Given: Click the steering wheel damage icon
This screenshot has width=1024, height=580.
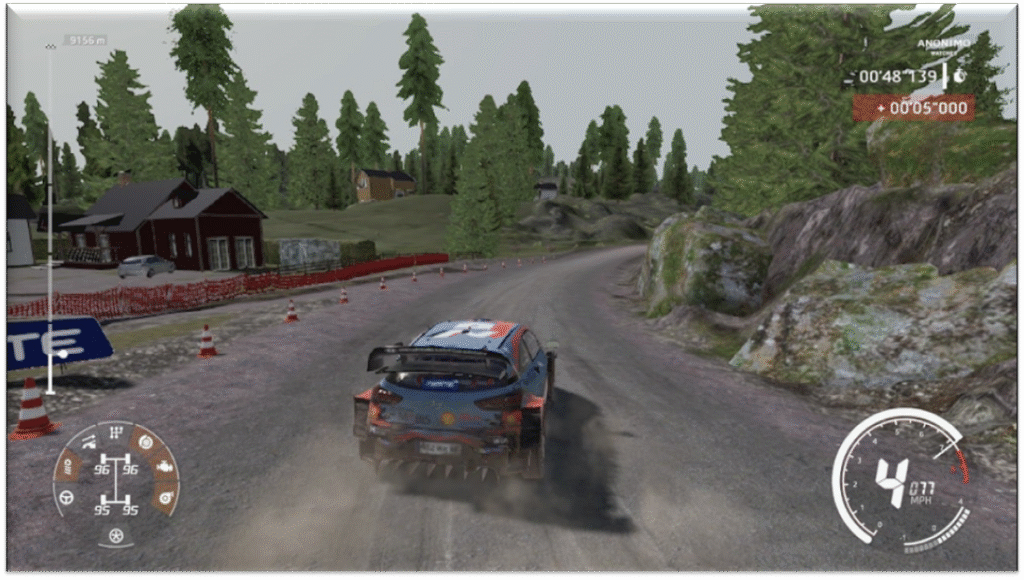Looking at the screenshot, I should 67,496.
